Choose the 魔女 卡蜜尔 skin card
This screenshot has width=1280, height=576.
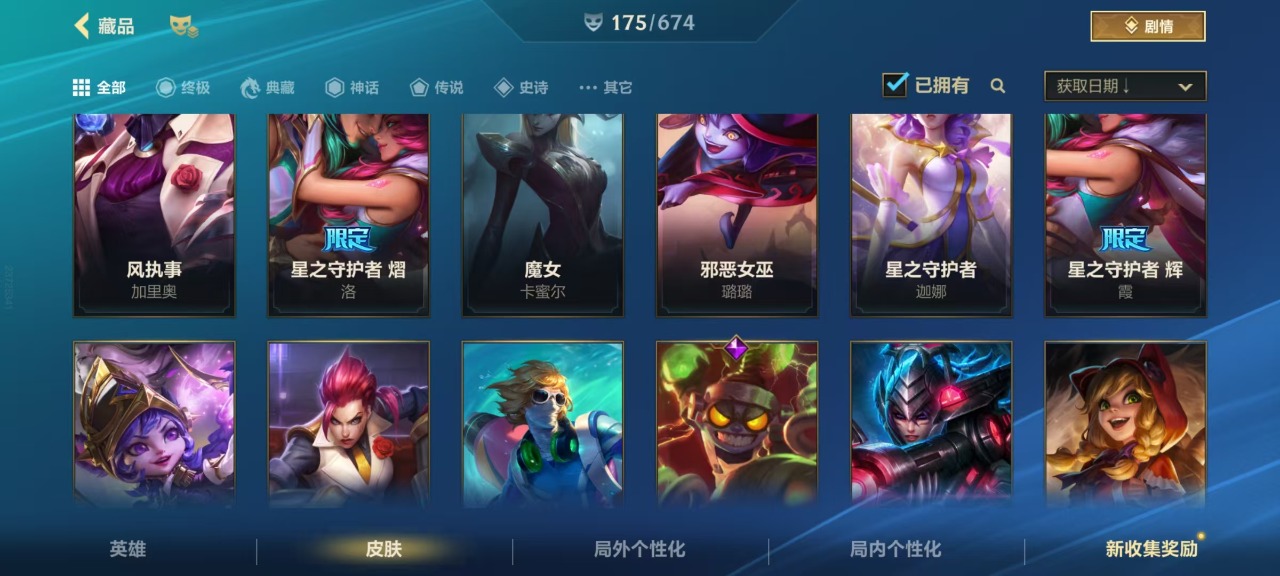[x=543, y=215]
